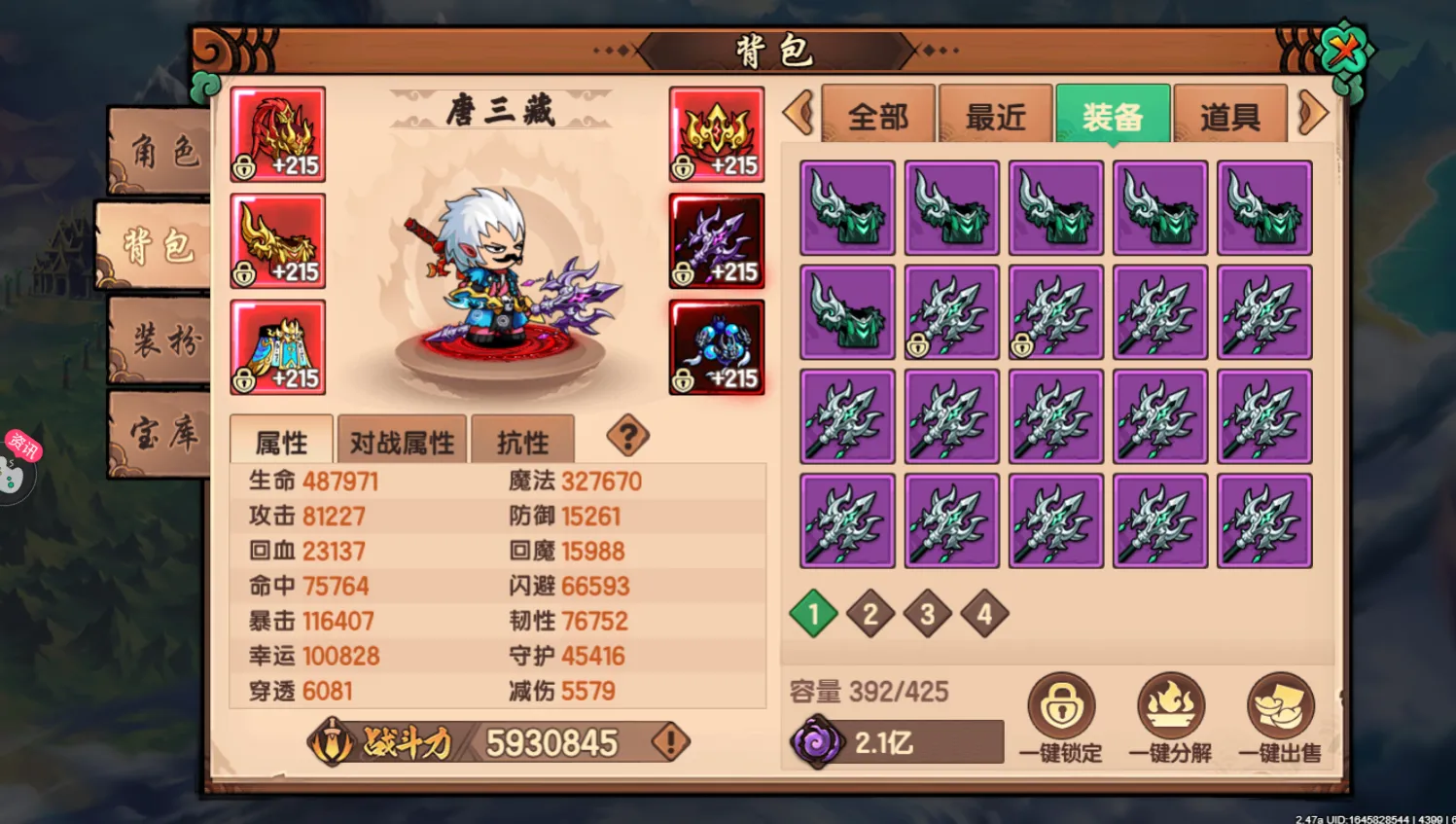1456x824 pixels.
Task: Click the right arrow after 道具 tab
Action: (x=1314, y=115)
